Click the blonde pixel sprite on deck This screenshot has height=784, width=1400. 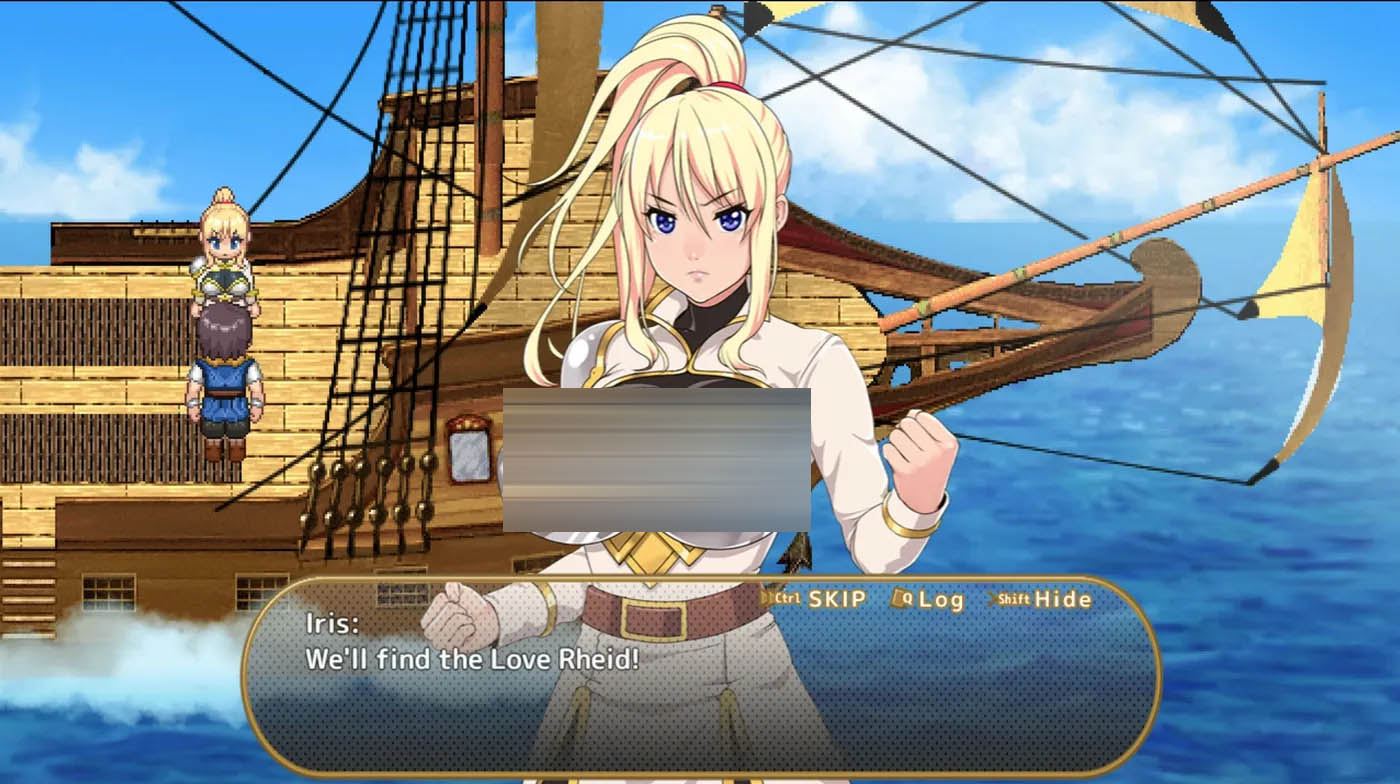225,245
